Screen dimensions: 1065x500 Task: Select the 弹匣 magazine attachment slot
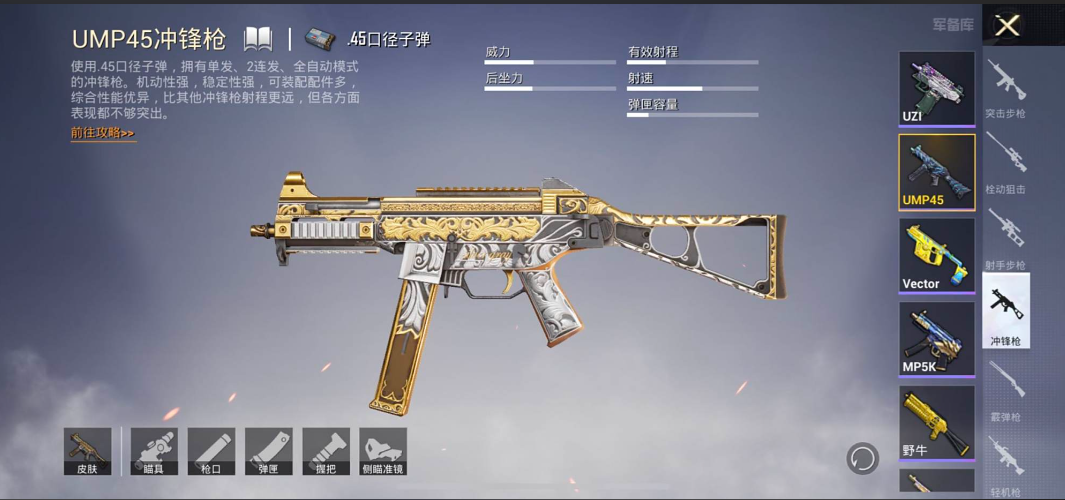(269, 452)
